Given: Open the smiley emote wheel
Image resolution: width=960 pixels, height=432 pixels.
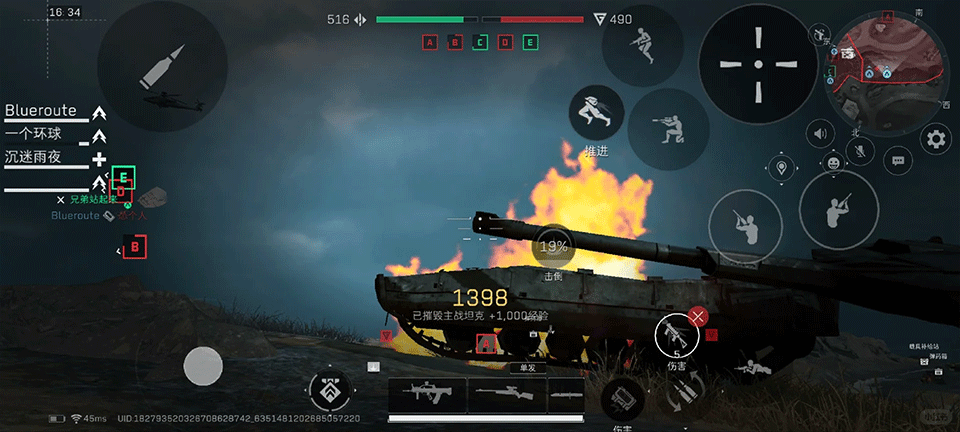Looking at the screenshot, I should click(x=834, y=162).
